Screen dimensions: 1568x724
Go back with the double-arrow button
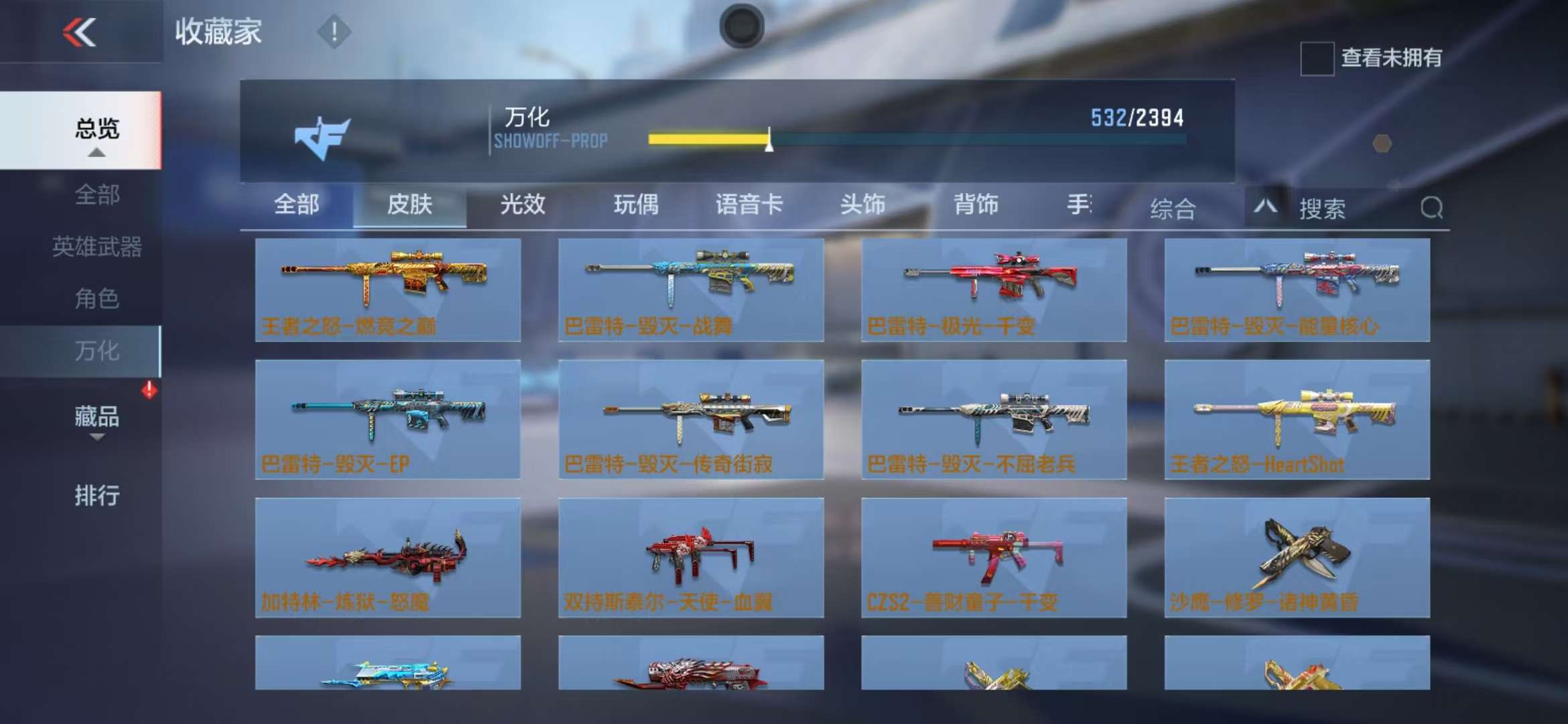[x=80, y=32]
